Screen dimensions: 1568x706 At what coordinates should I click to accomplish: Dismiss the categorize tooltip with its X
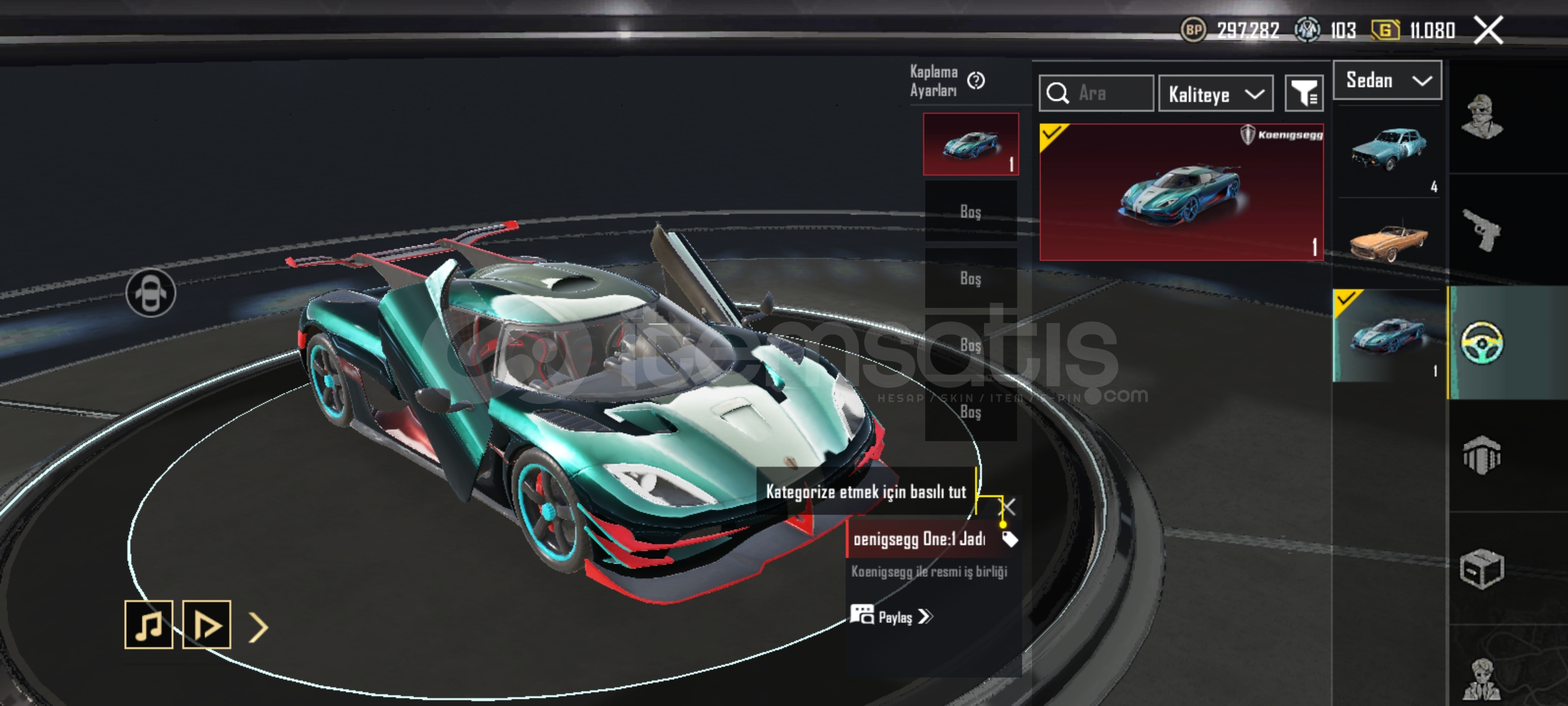pyautogui.click(x=1009, y=507)
